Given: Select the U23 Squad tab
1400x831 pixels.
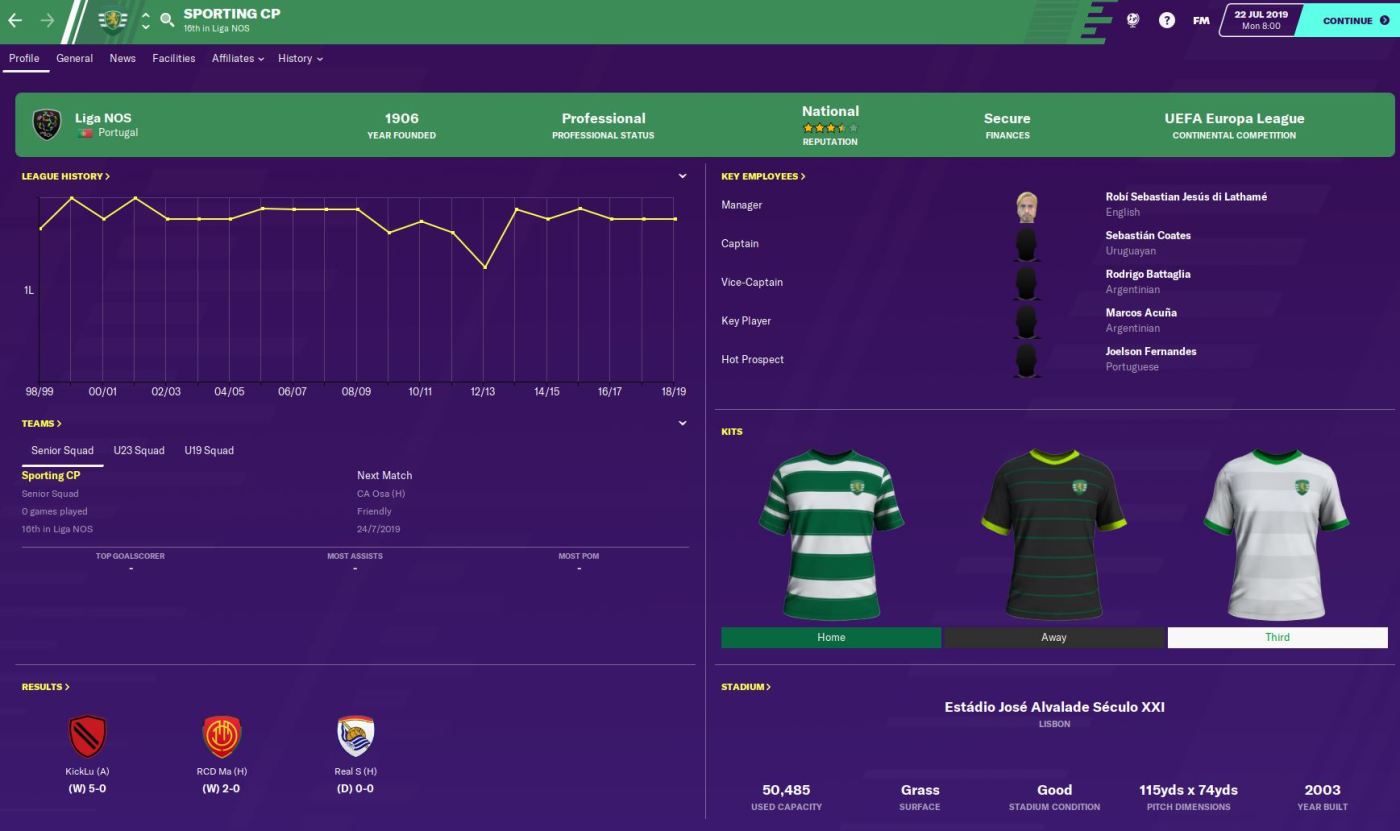Looking at the screenshot, I should (x=139, y=450).
